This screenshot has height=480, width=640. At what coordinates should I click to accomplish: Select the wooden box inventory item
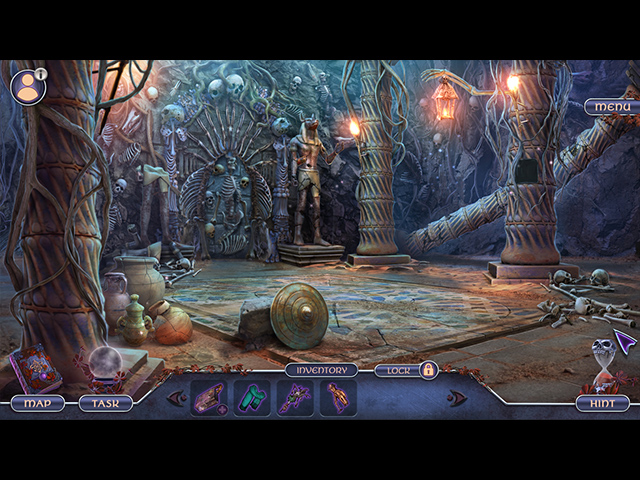pos(209,398)
